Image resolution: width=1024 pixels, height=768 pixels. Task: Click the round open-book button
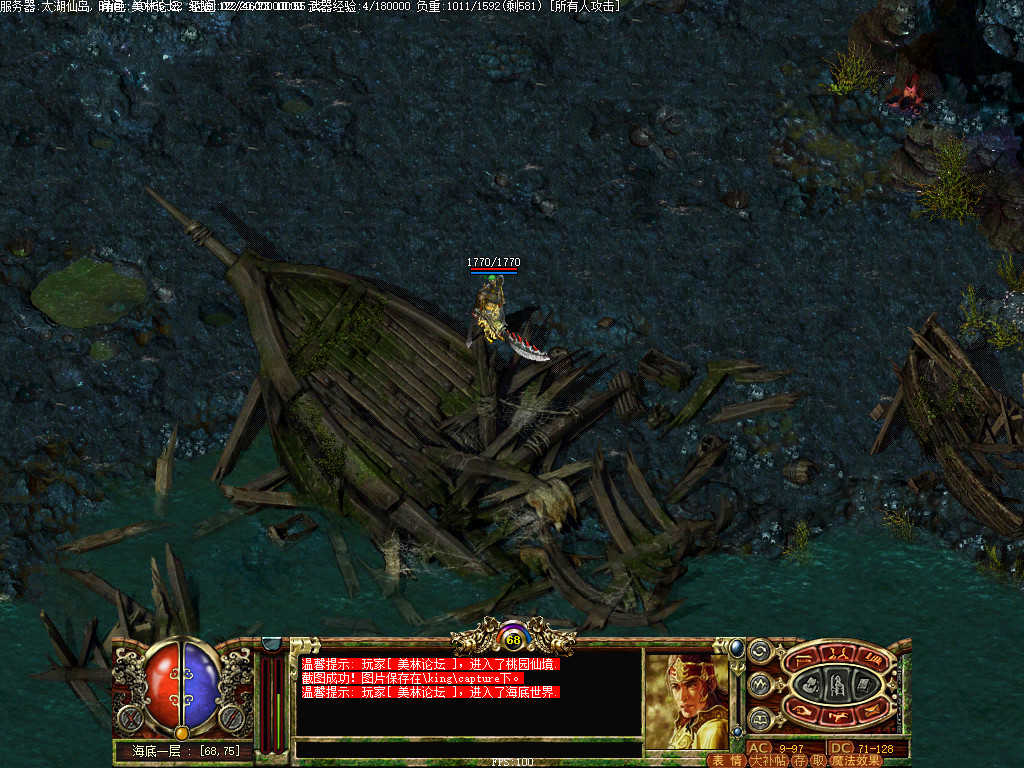coord(760,719)
